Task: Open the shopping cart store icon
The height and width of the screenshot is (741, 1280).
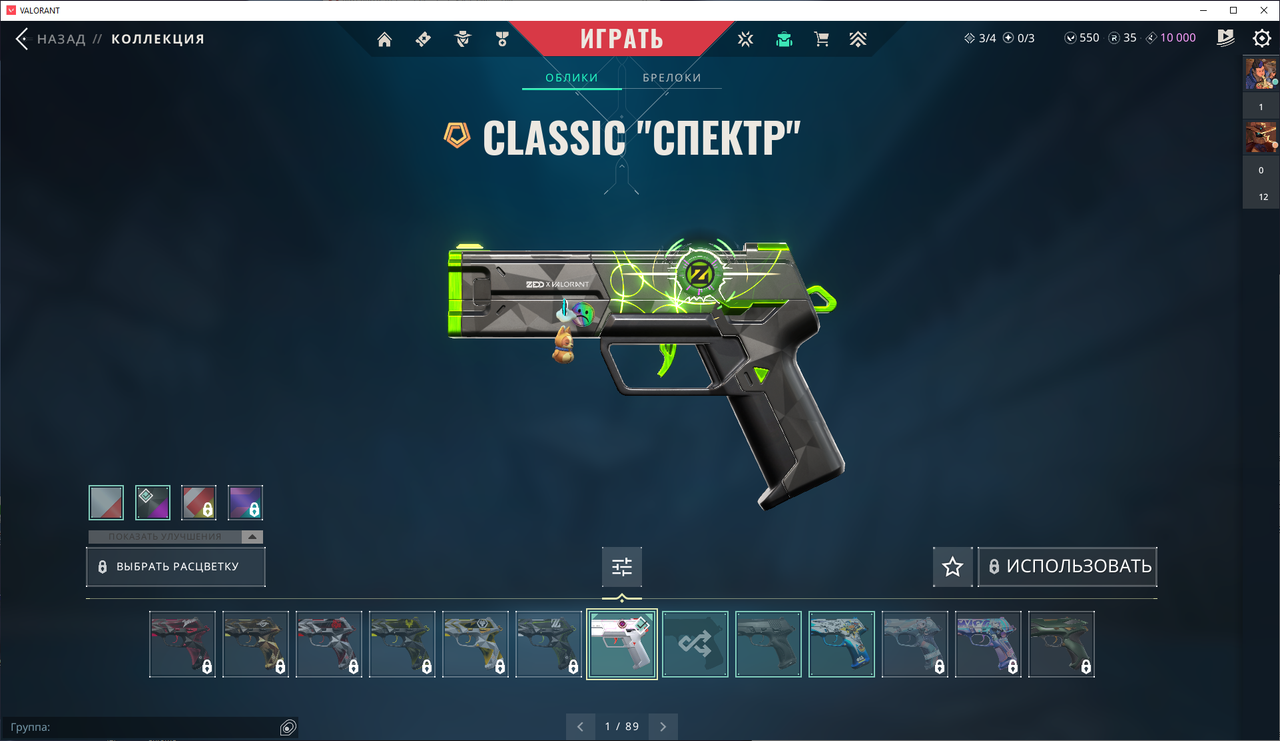Action: tap(821, 39)
